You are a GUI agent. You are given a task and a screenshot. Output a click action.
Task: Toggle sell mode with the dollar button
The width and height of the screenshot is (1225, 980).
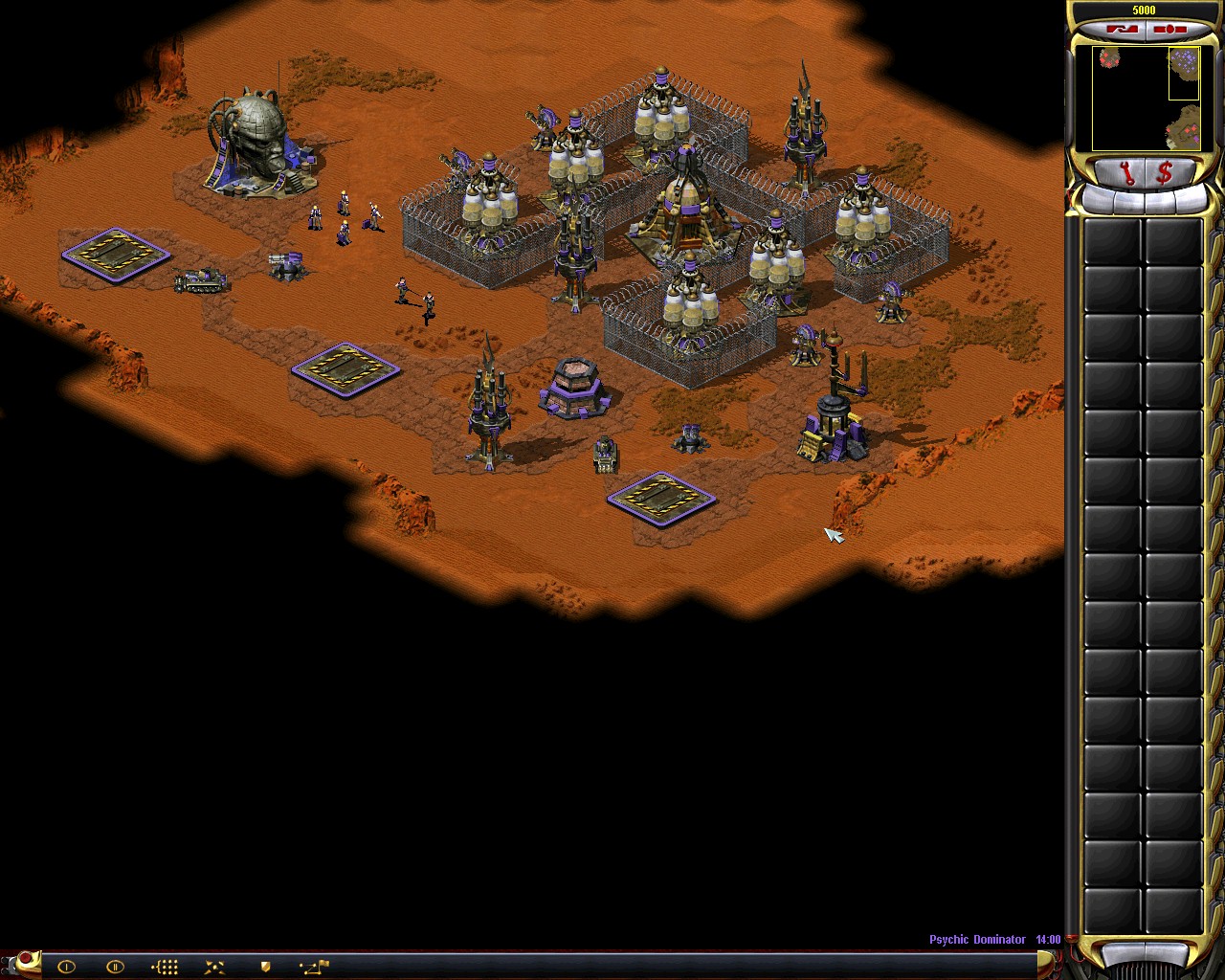pyautogui.click(x=1165, y=172)
